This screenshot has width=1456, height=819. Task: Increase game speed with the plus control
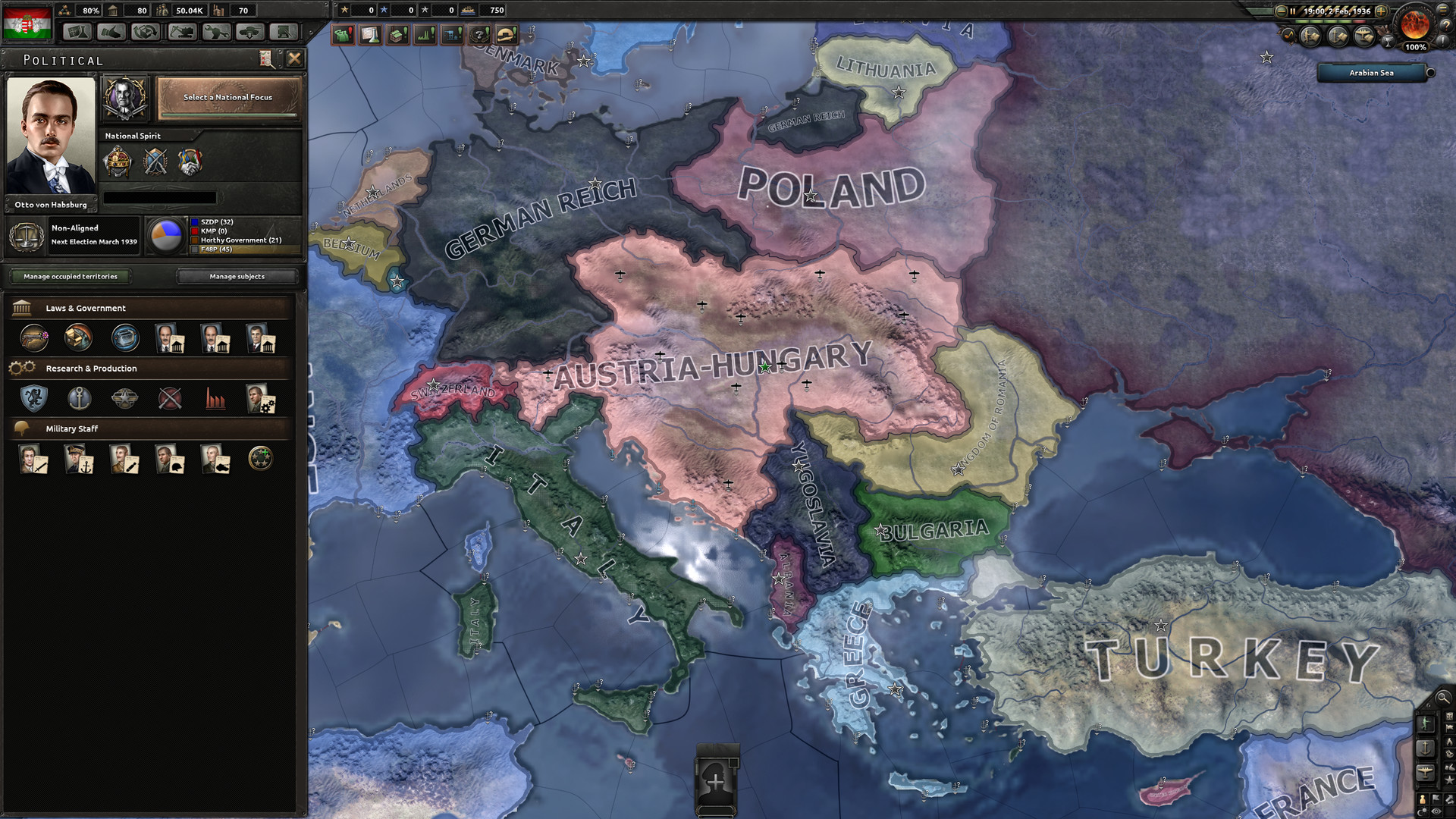(x=1382, y=11)
